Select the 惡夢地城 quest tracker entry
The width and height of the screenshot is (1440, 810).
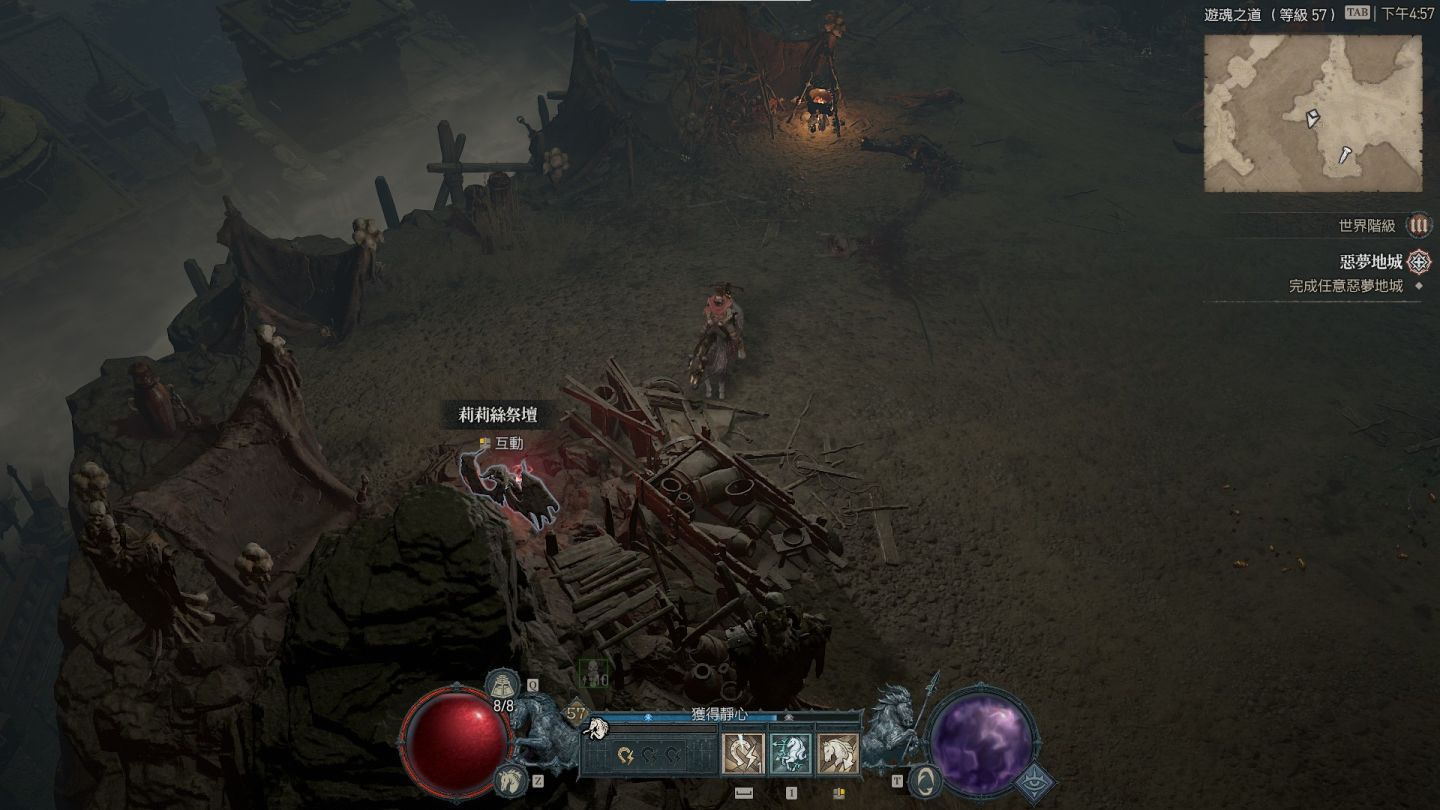(x=1371, y=262)
